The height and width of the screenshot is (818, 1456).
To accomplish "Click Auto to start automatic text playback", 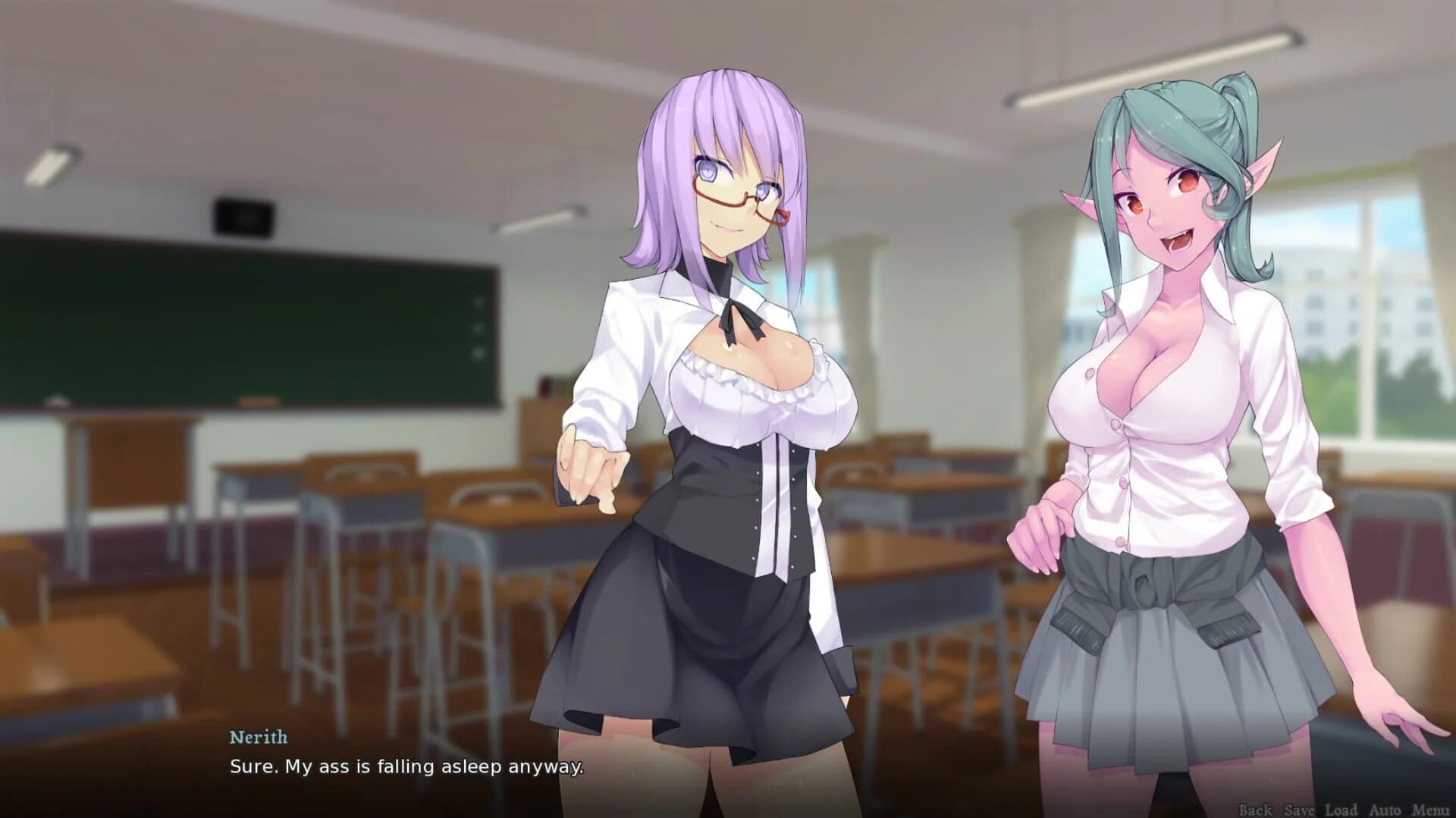I will 1386,809.
